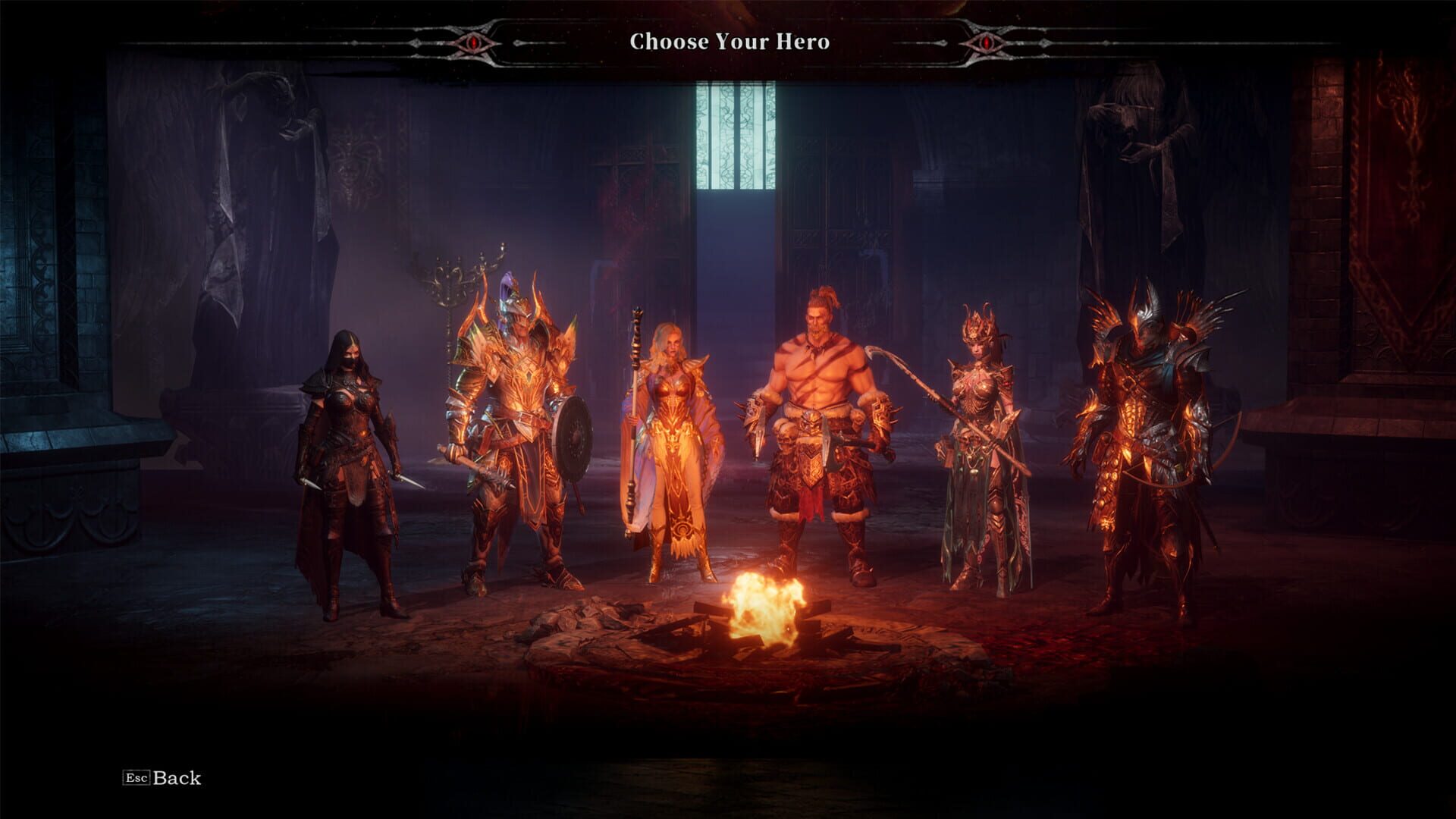Click the red eye emblem right of the title

coord(986,43)
